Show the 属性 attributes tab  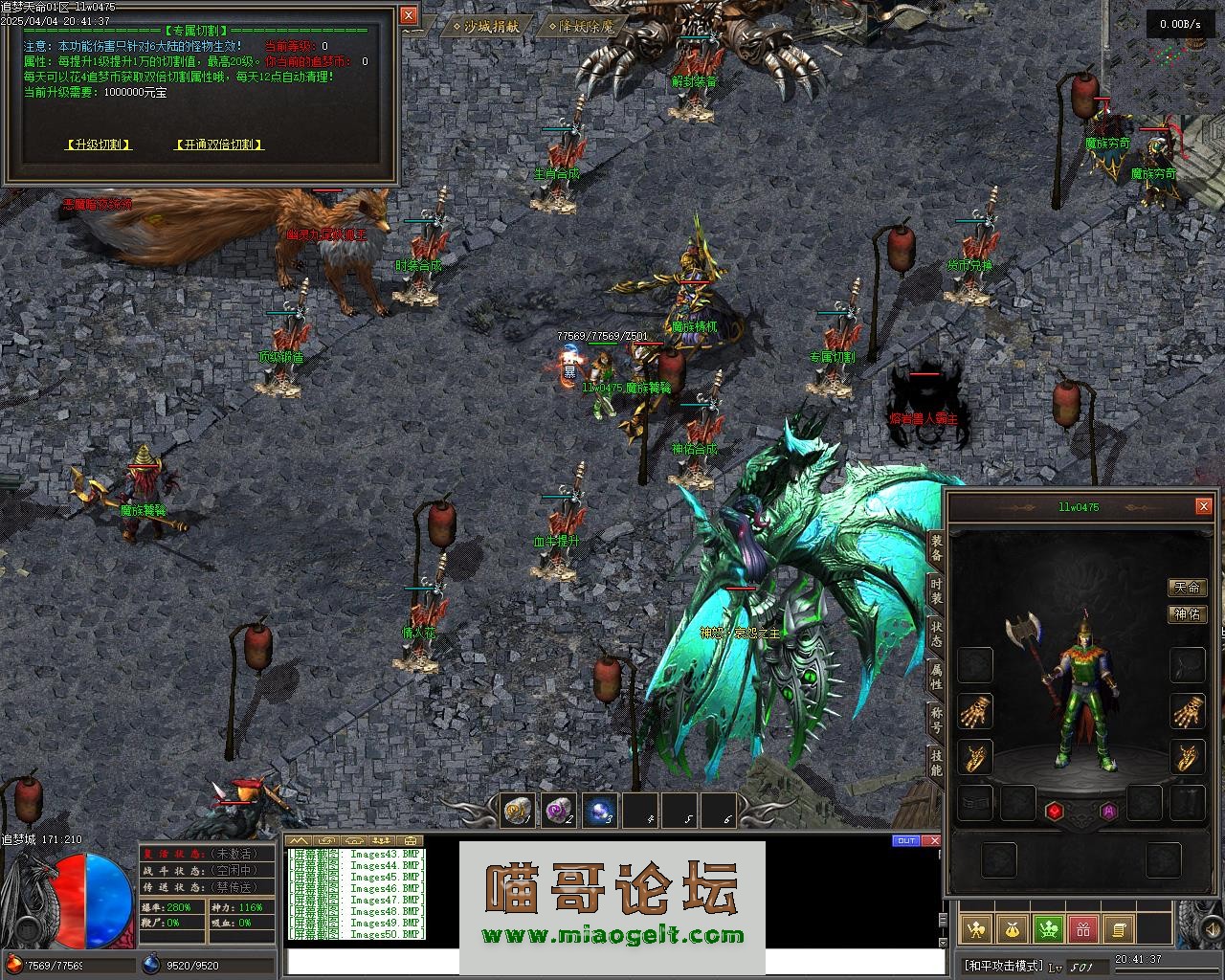pos(936,677)
